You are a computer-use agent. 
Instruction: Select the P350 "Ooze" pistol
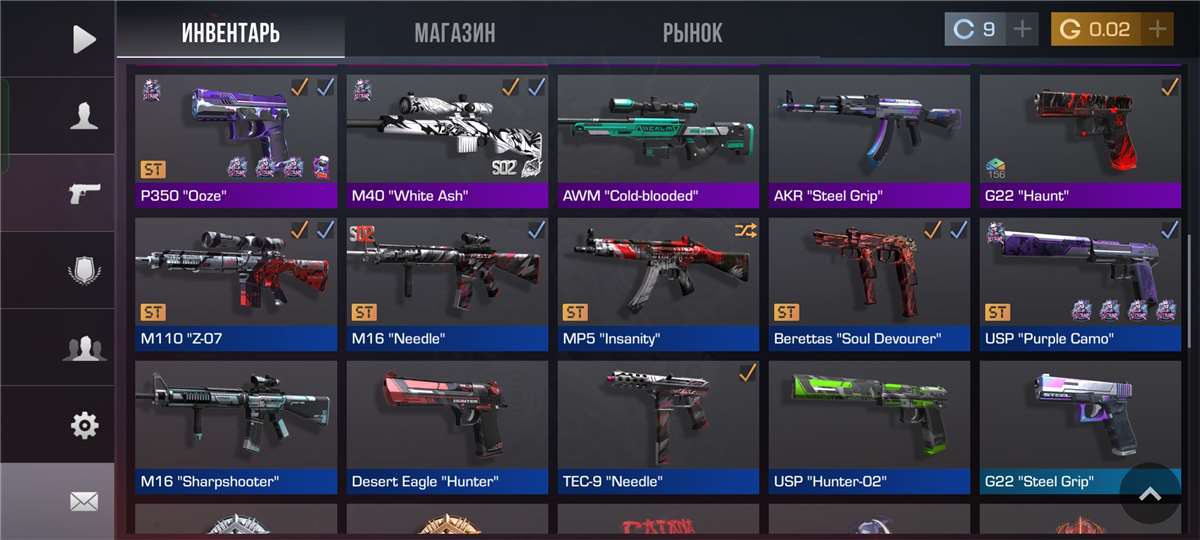point(236,140)
